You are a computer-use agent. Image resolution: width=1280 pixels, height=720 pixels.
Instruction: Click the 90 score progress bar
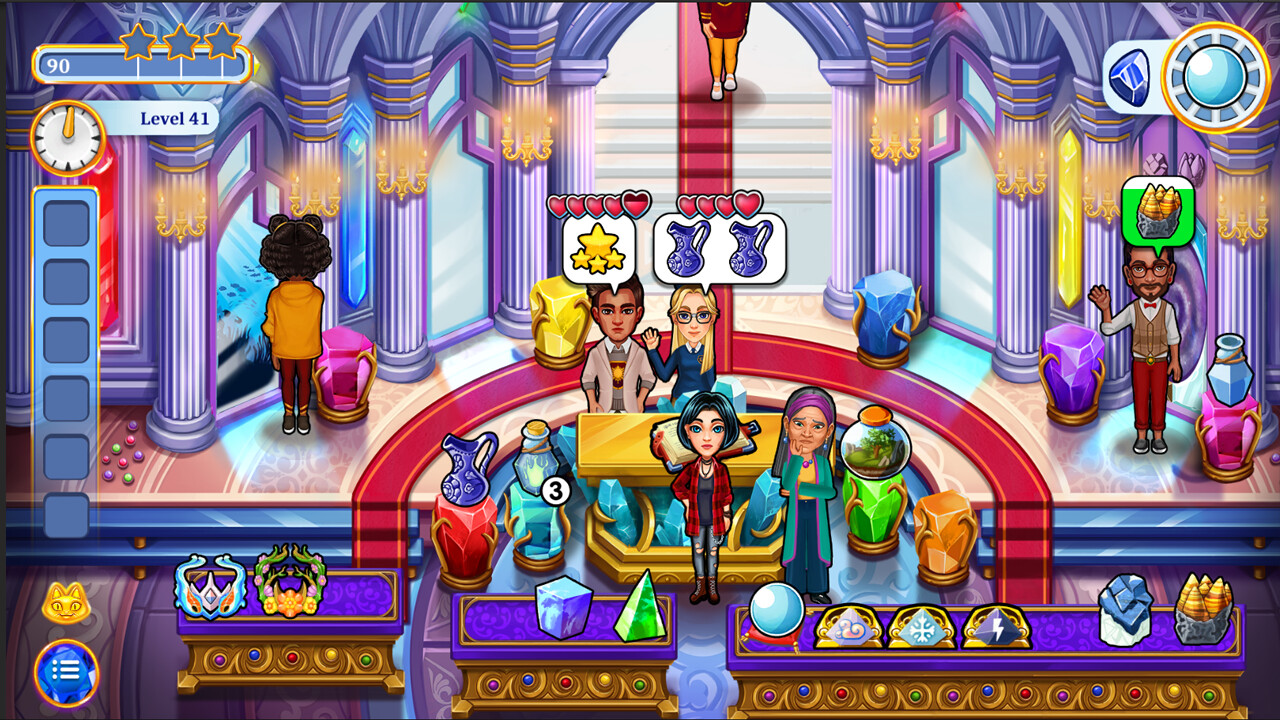tap(140, 66)
